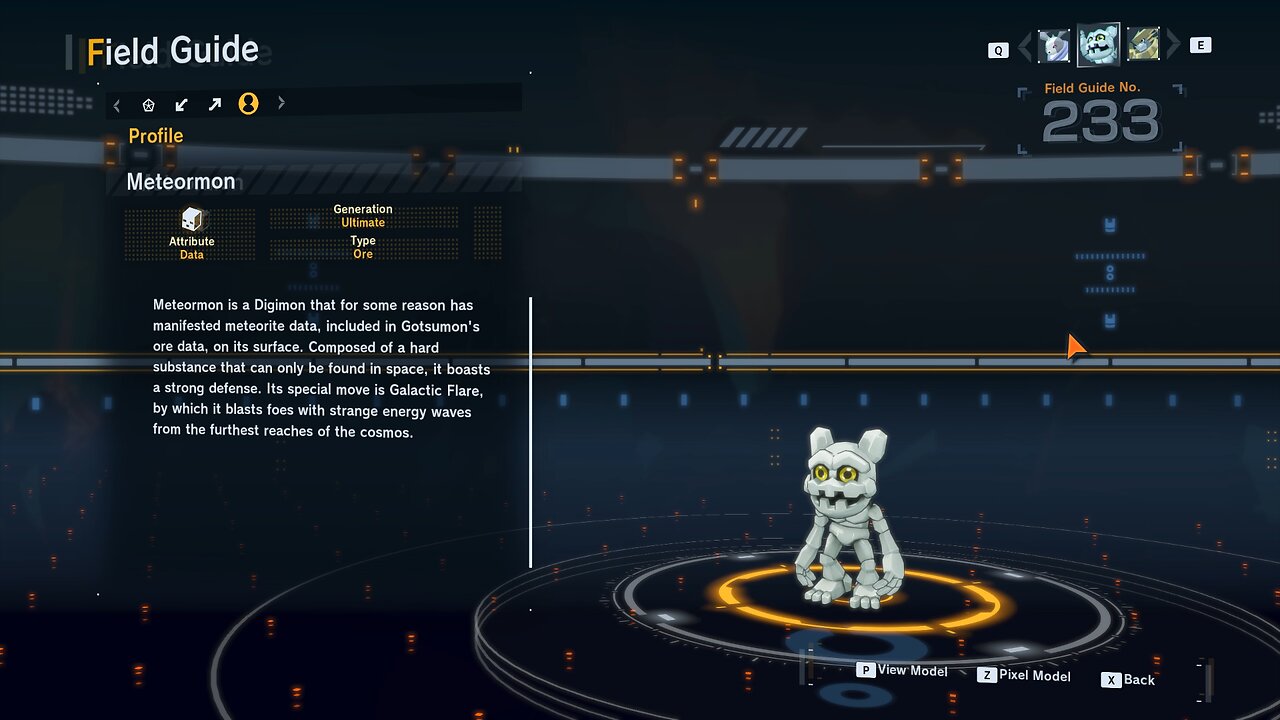Go to the next Field Guide entry arrow
This screenshot has height=720, width=1280.
(x=1174, y=45)
